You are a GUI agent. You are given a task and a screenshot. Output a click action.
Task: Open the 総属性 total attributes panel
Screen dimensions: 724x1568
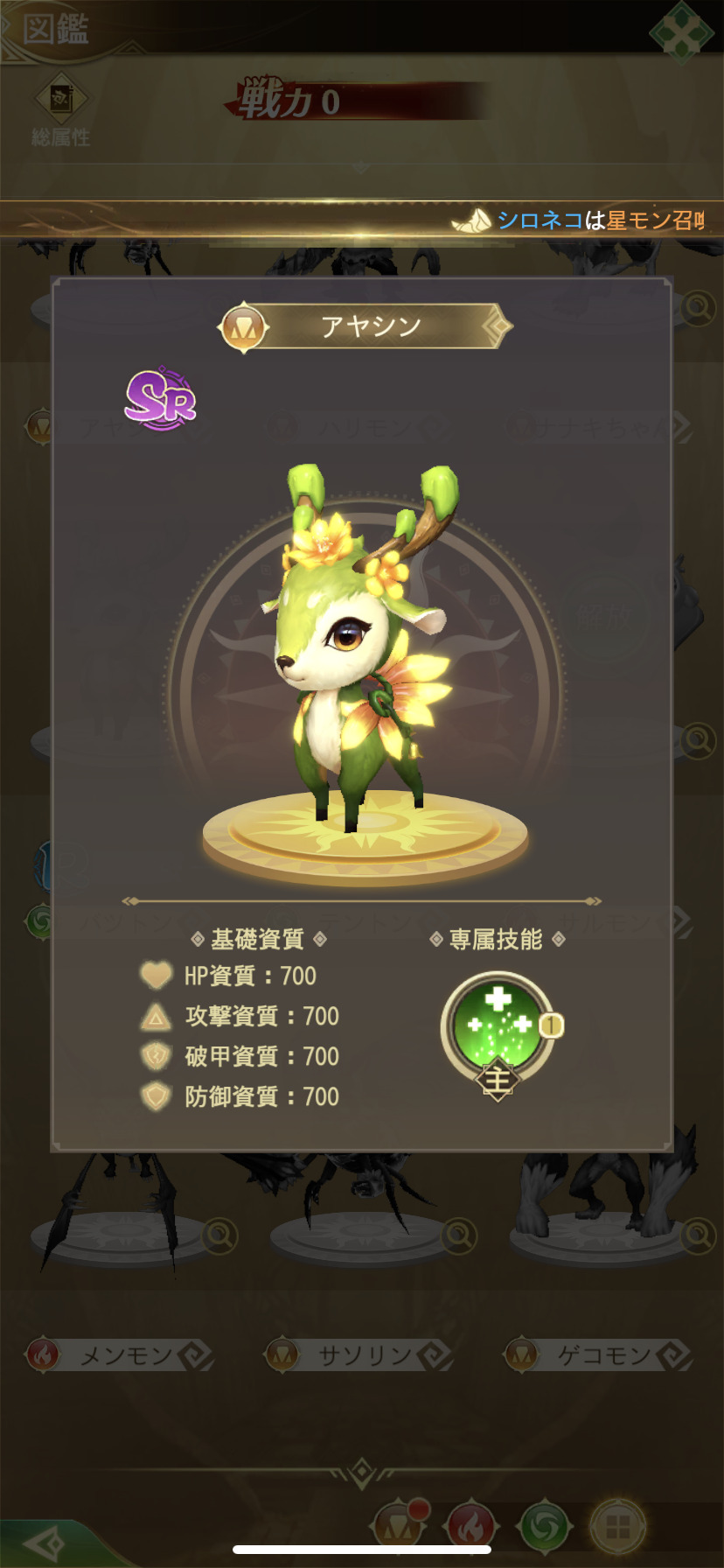[60, 110]
